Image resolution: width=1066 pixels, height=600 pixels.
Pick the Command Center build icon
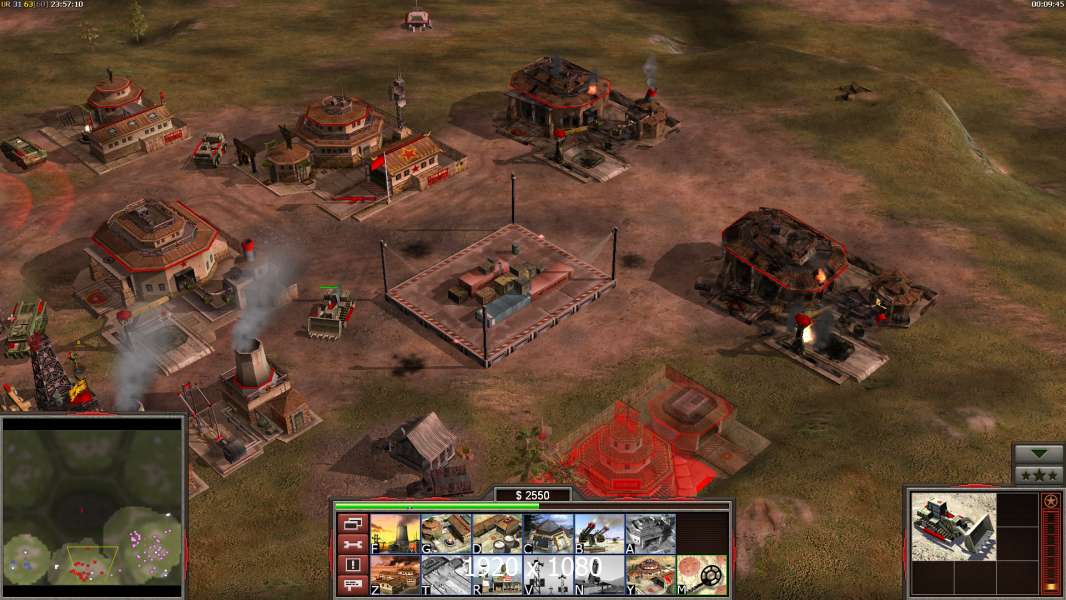point(650,575)
